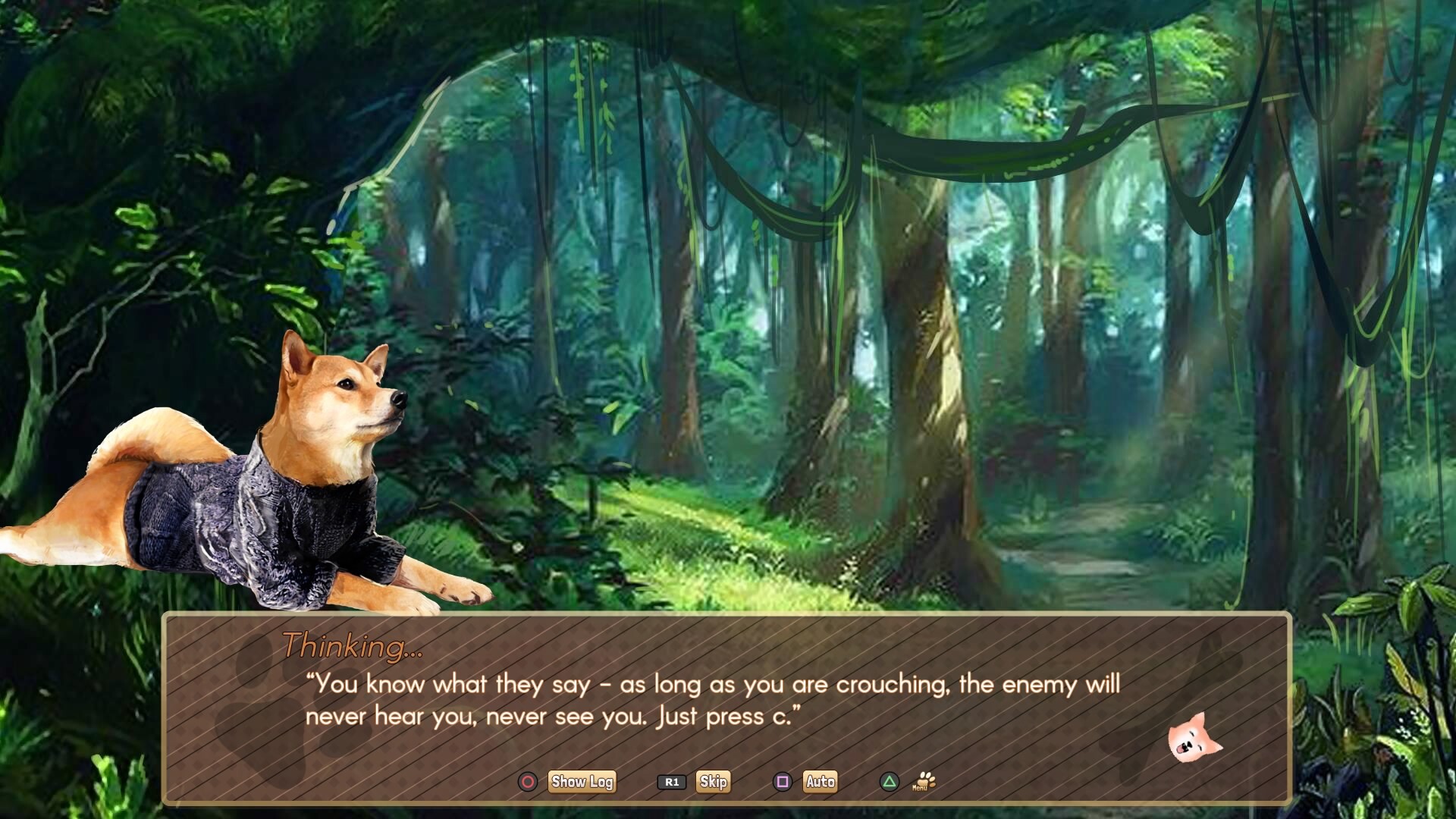Click the Skip button

click(x=714, y=782)
